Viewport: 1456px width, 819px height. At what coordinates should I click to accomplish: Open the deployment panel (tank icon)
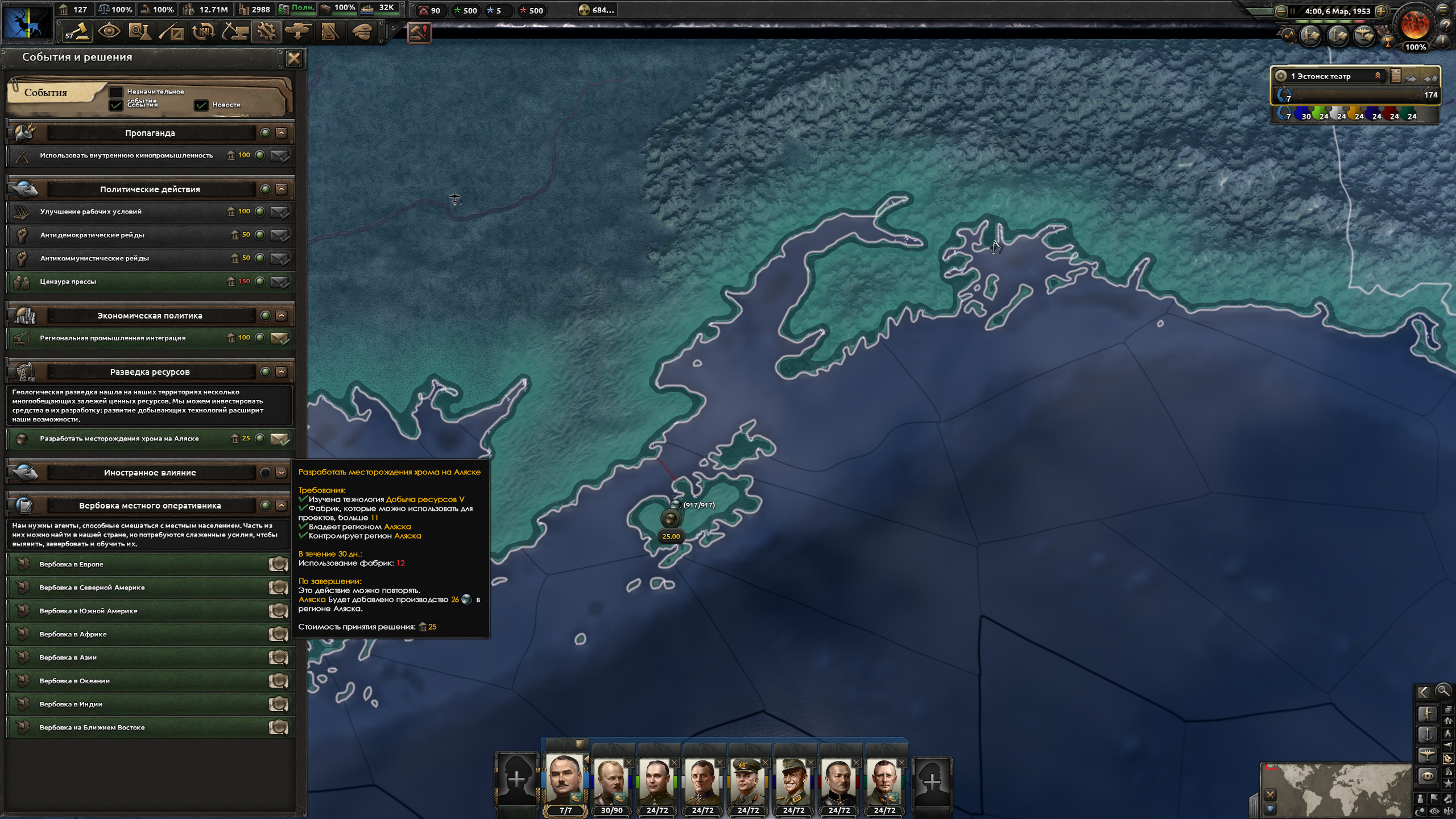(x=298, y=31)
